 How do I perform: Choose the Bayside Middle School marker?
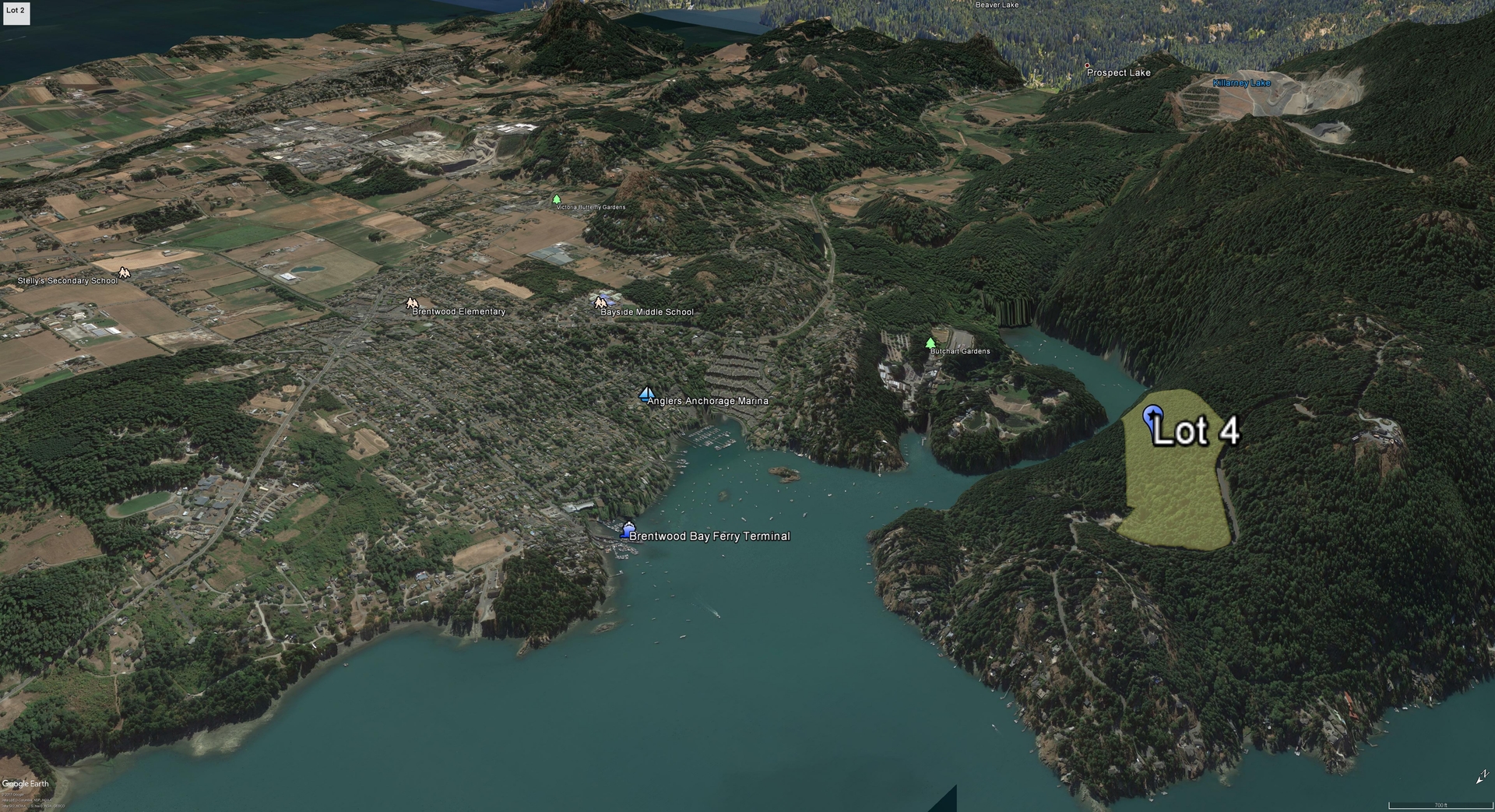click(600, 302)
